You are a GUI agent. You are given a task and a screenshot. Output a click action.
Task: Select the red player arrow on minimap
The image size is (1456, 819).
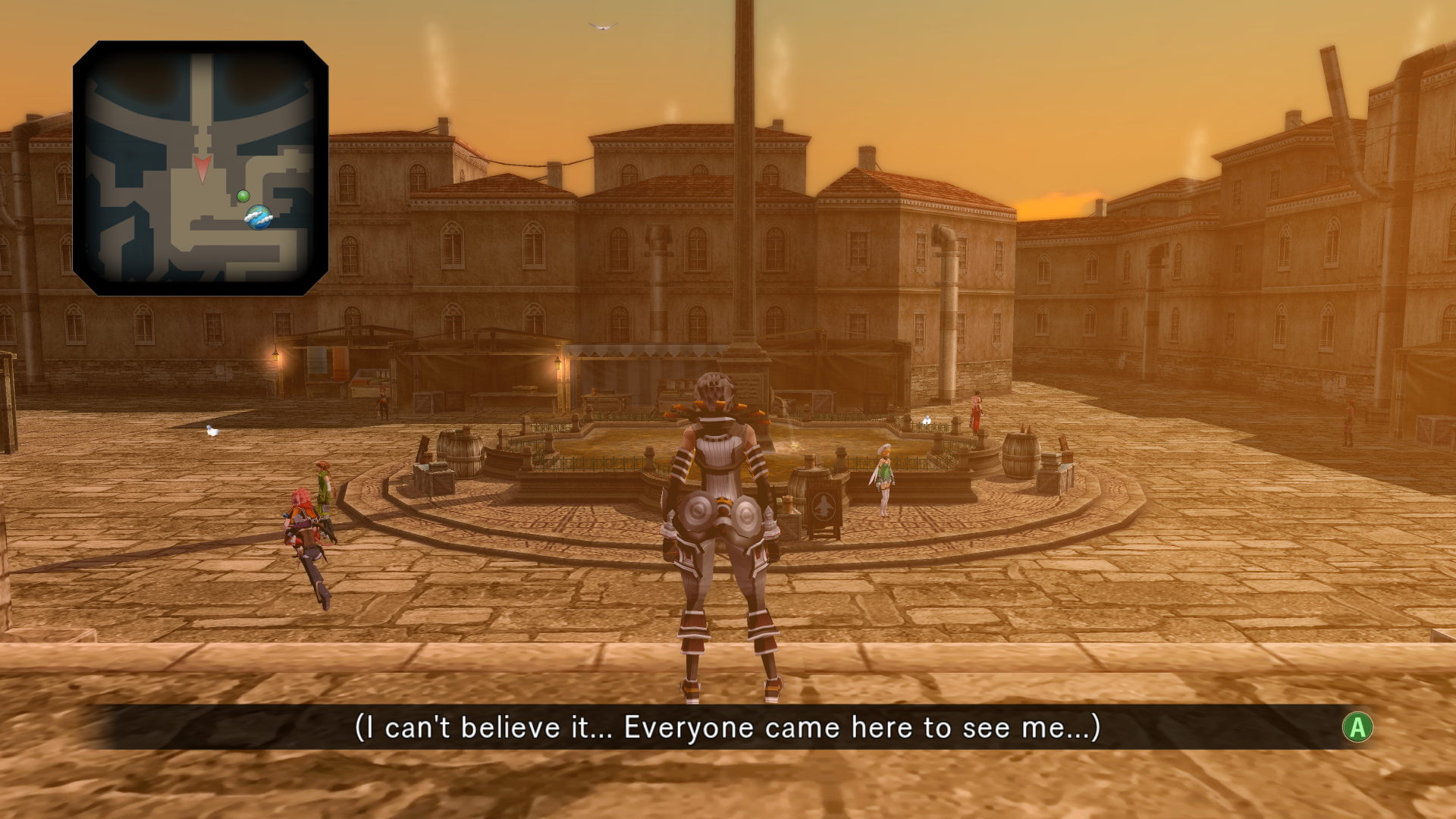(x=201, y=168)
